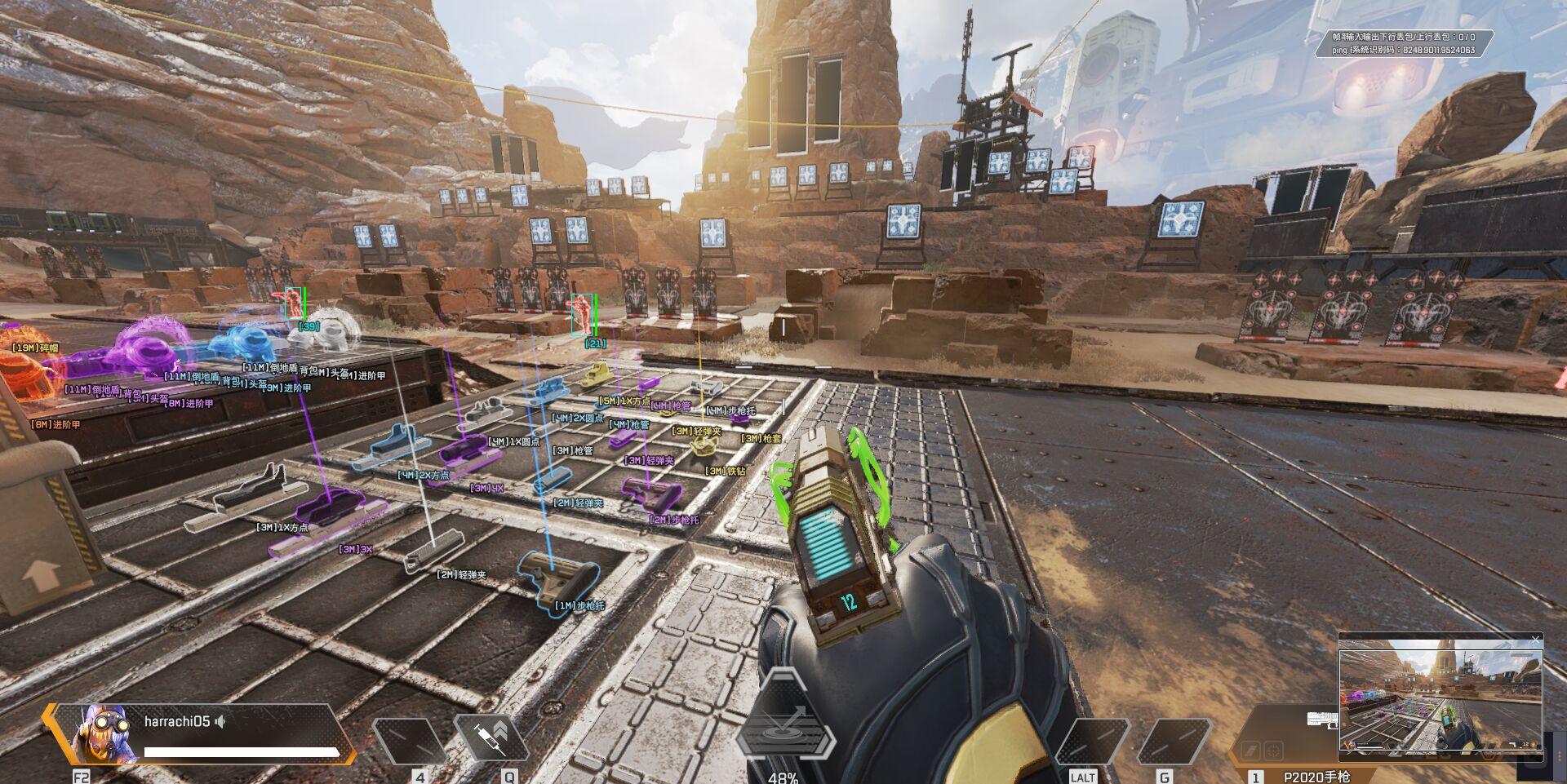This screenshot has width=1567, height=784.
Task: Select the P2020 pistol weapon slot
Action: click(1316, 777)
